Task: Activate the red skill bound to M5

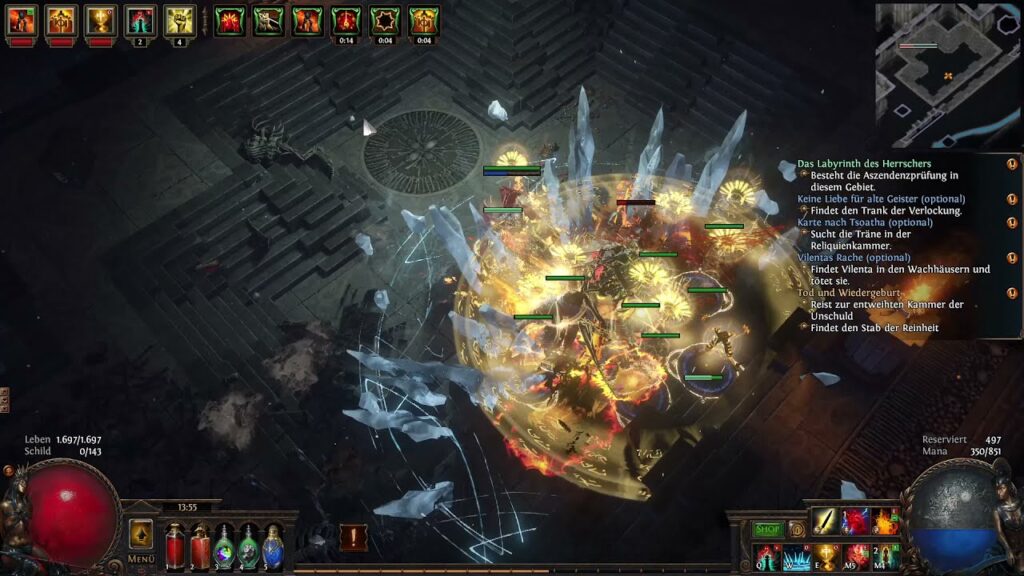Action: pyautogui.click(x=856, y=556)
